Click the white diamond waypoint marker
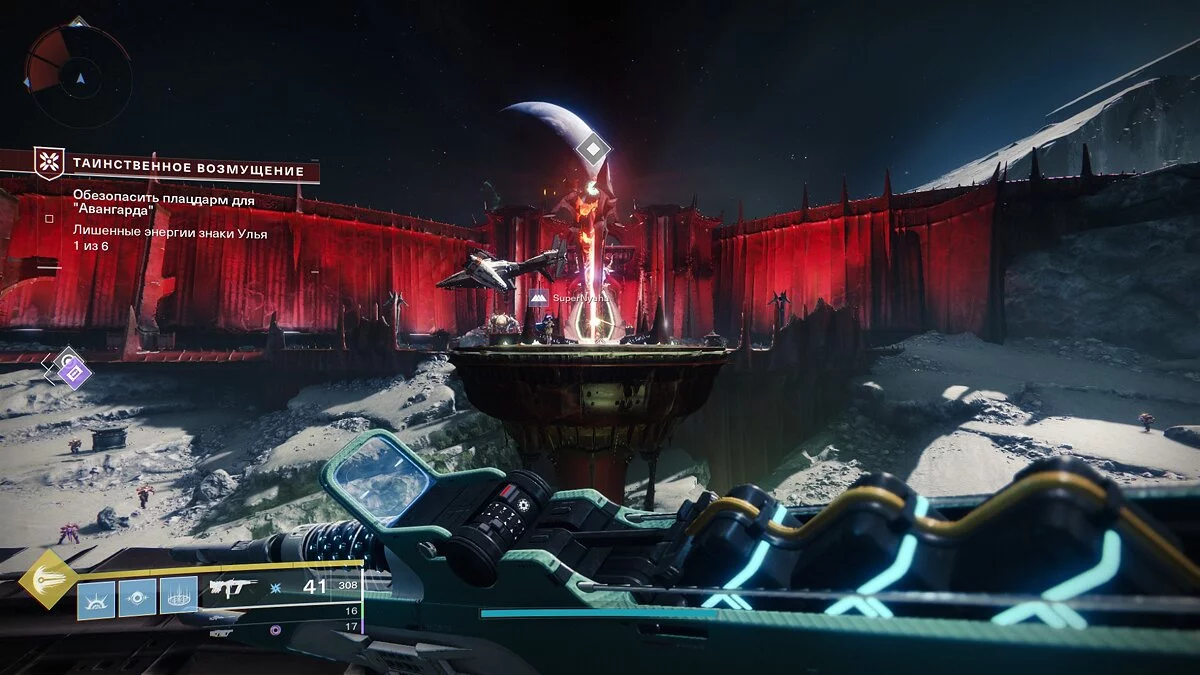The width and height of the screenshot is (1200, 675). 593,150
